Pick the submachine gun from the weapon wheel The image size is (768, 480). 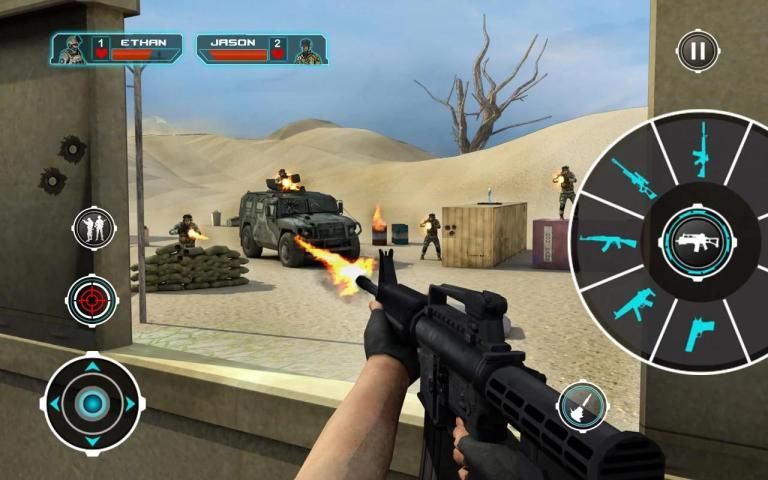pos(633,304)
